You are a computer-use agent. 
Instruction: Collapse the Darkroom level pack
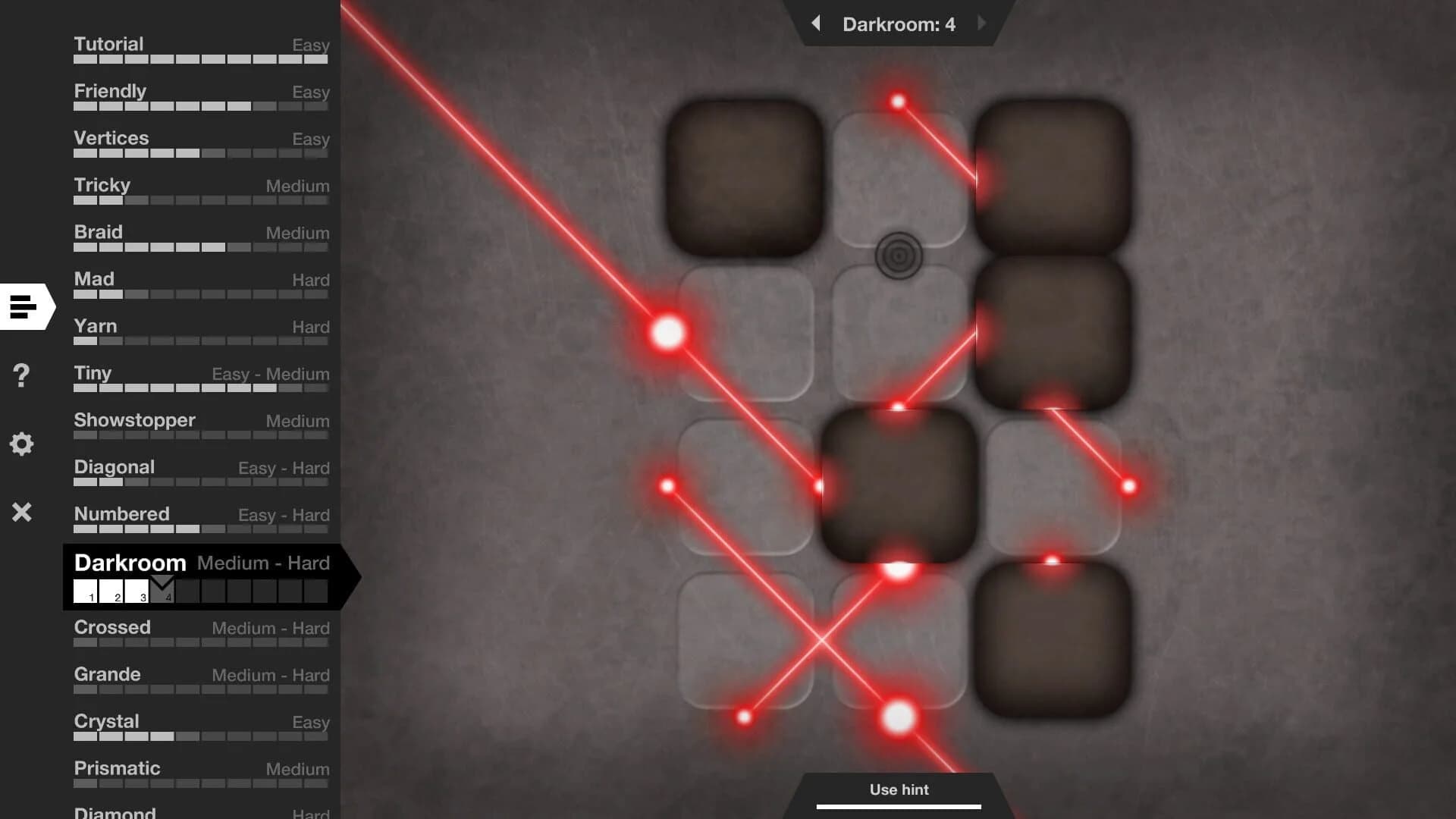pos(130,563)
